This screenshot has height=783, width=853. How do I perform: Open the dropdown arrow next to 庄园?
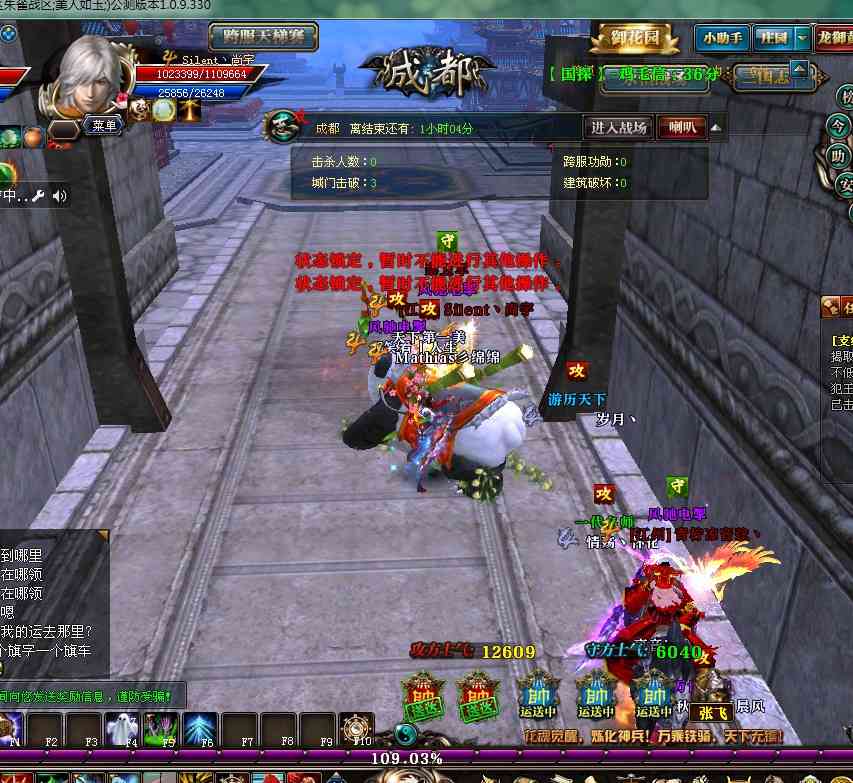803,39
